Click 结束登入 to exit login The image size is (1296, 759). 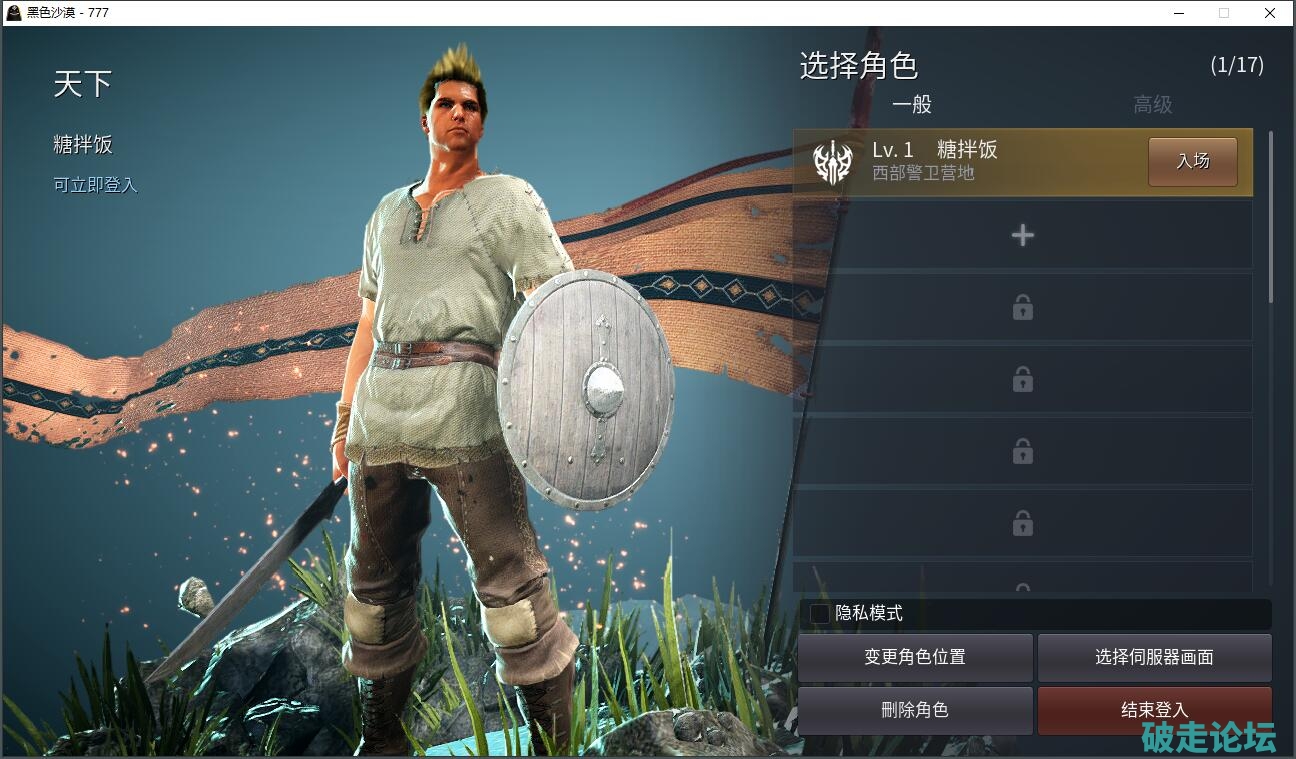tap(1154, 710)
